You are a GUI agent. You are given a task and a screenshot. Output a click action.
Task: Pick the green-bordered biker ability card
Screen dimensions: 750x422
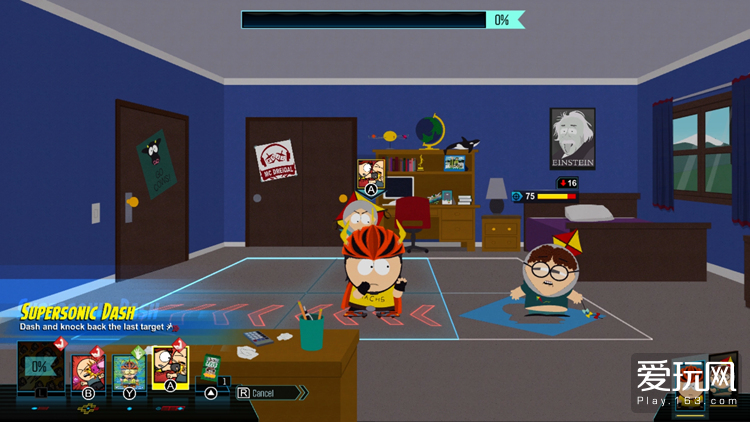coord(129,371)
